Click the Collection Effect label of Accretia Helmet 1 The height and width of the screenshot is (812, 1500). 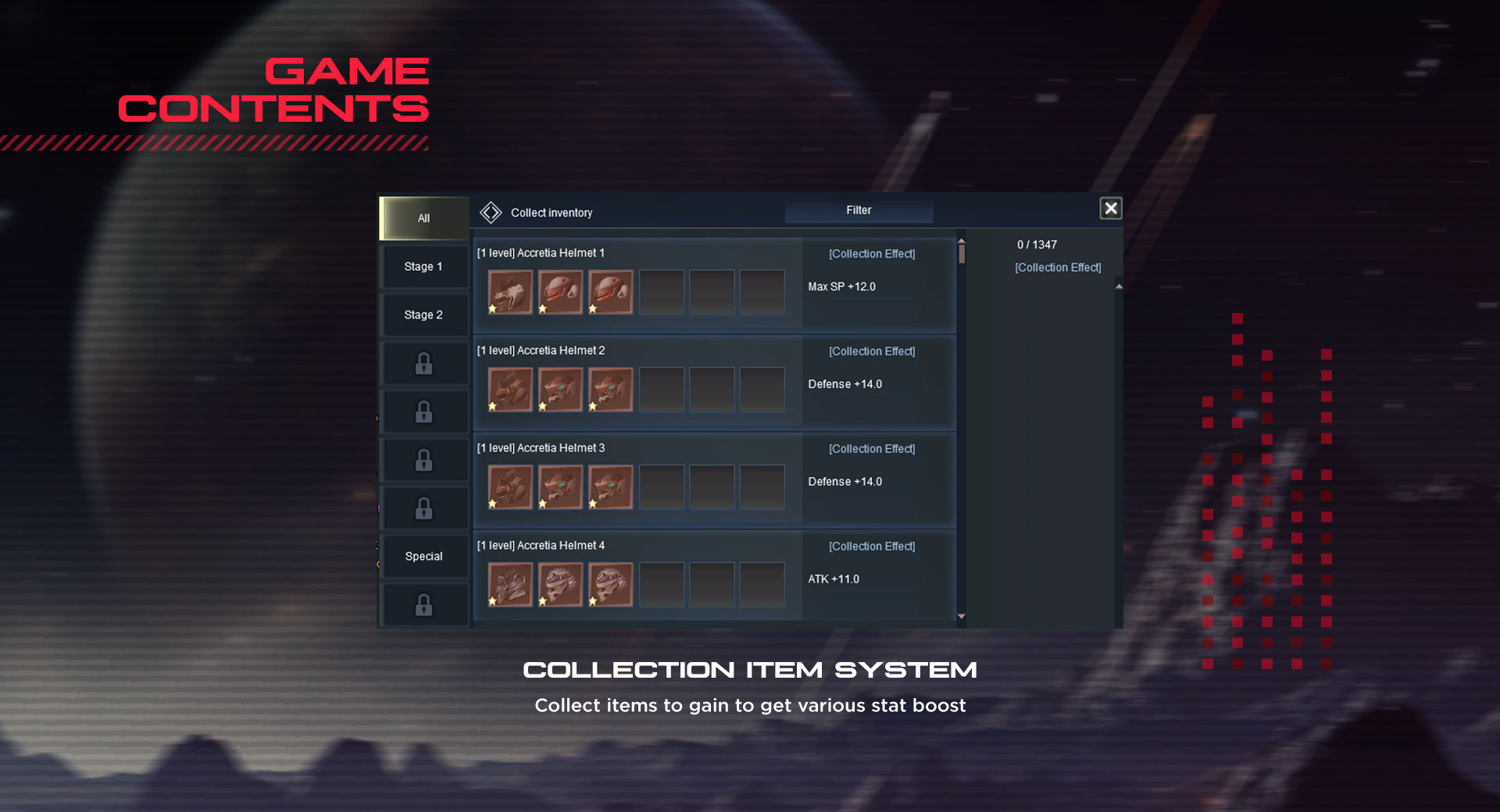point(872,255)
